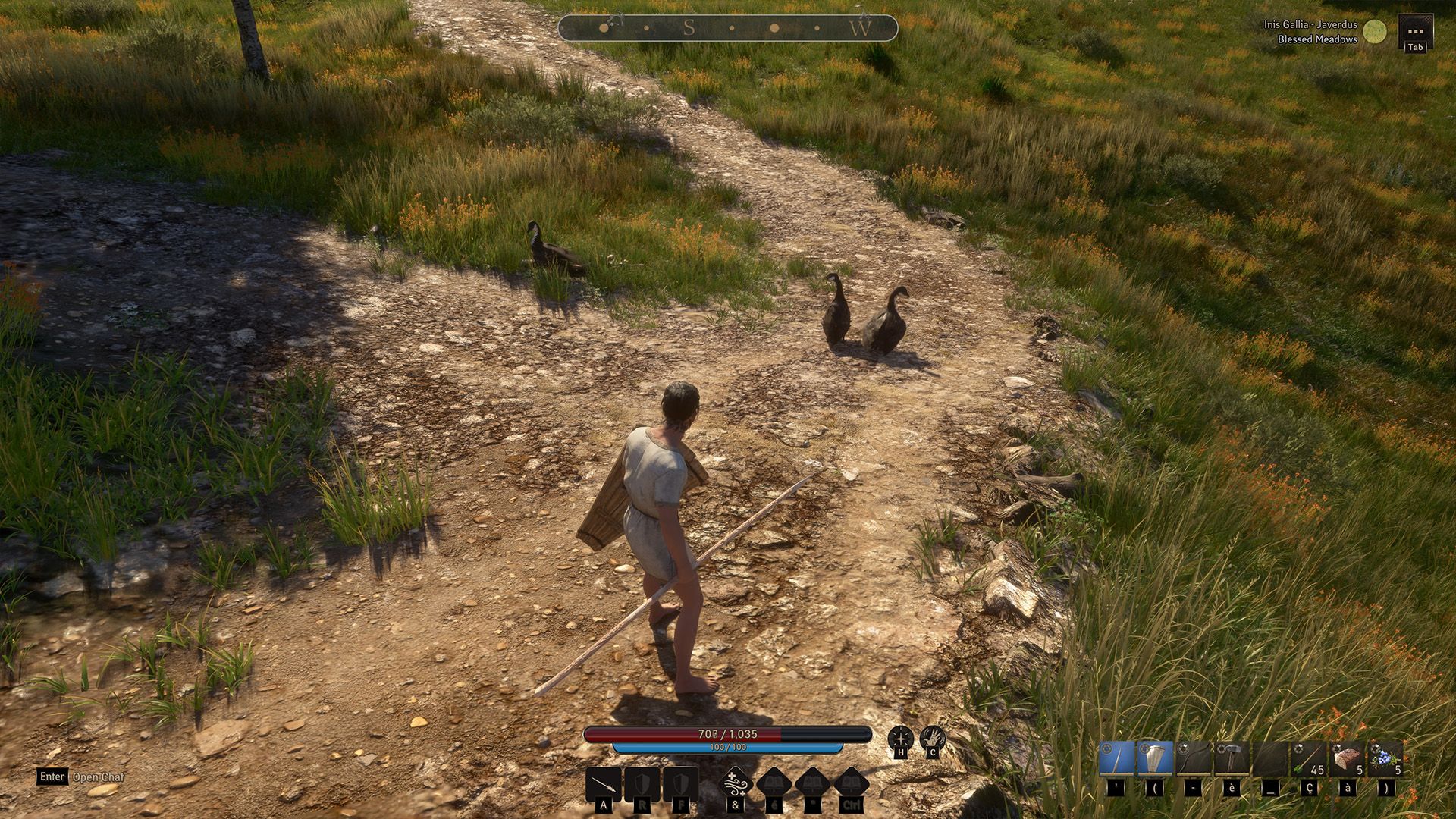Click the compass star icon
Screen dimensions: 1456x819
pyautogui.click(x=900, y=738)
